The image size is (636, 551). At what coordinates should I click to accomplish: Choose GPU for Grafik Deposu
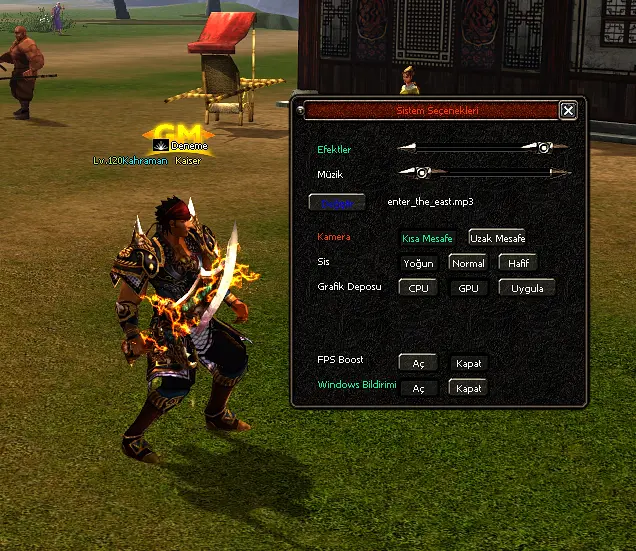pos(468,288)
